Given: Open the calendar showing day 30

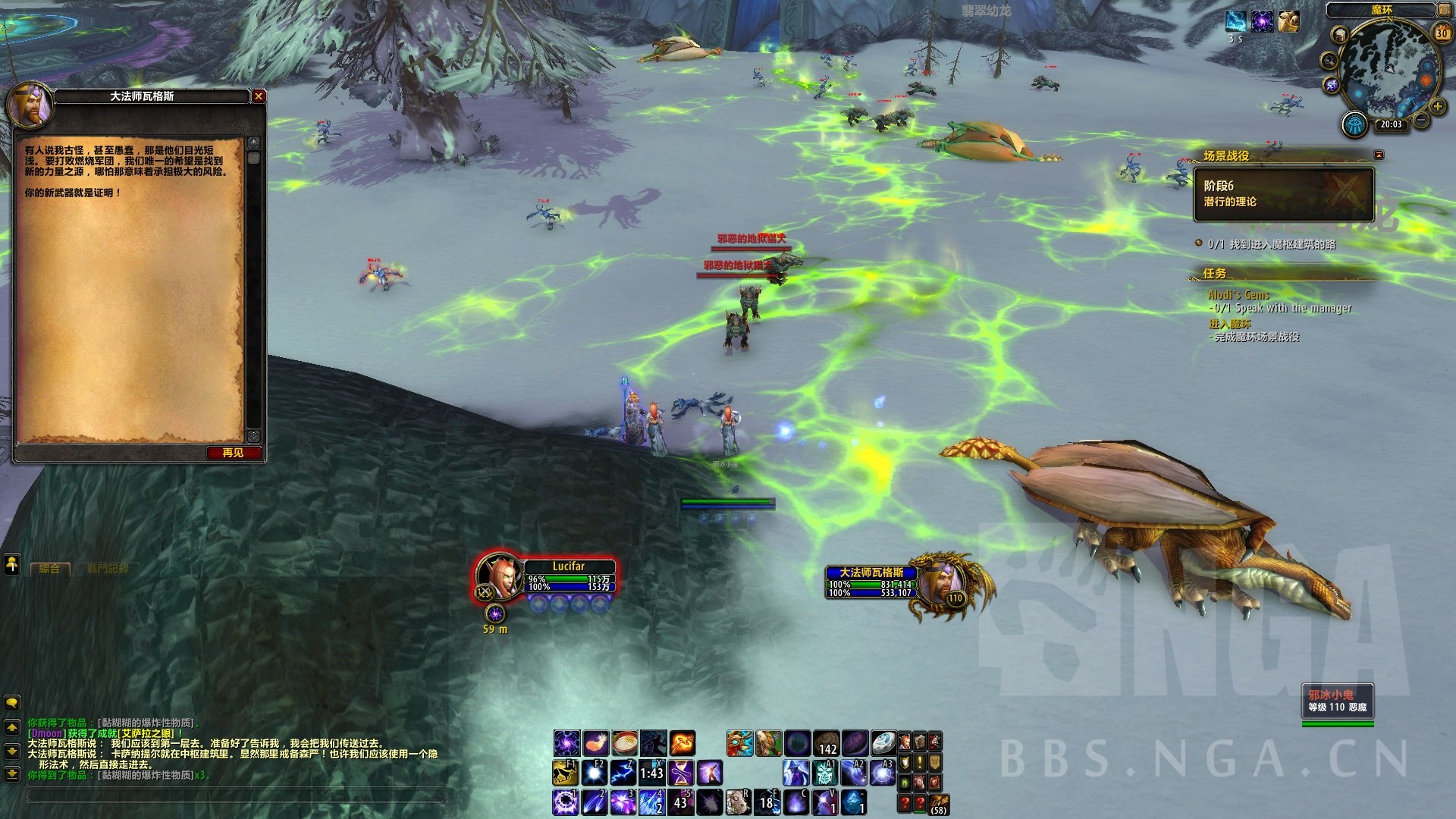Looking at the screenshot, I should pyautogui.click(x=1442, y=33).
